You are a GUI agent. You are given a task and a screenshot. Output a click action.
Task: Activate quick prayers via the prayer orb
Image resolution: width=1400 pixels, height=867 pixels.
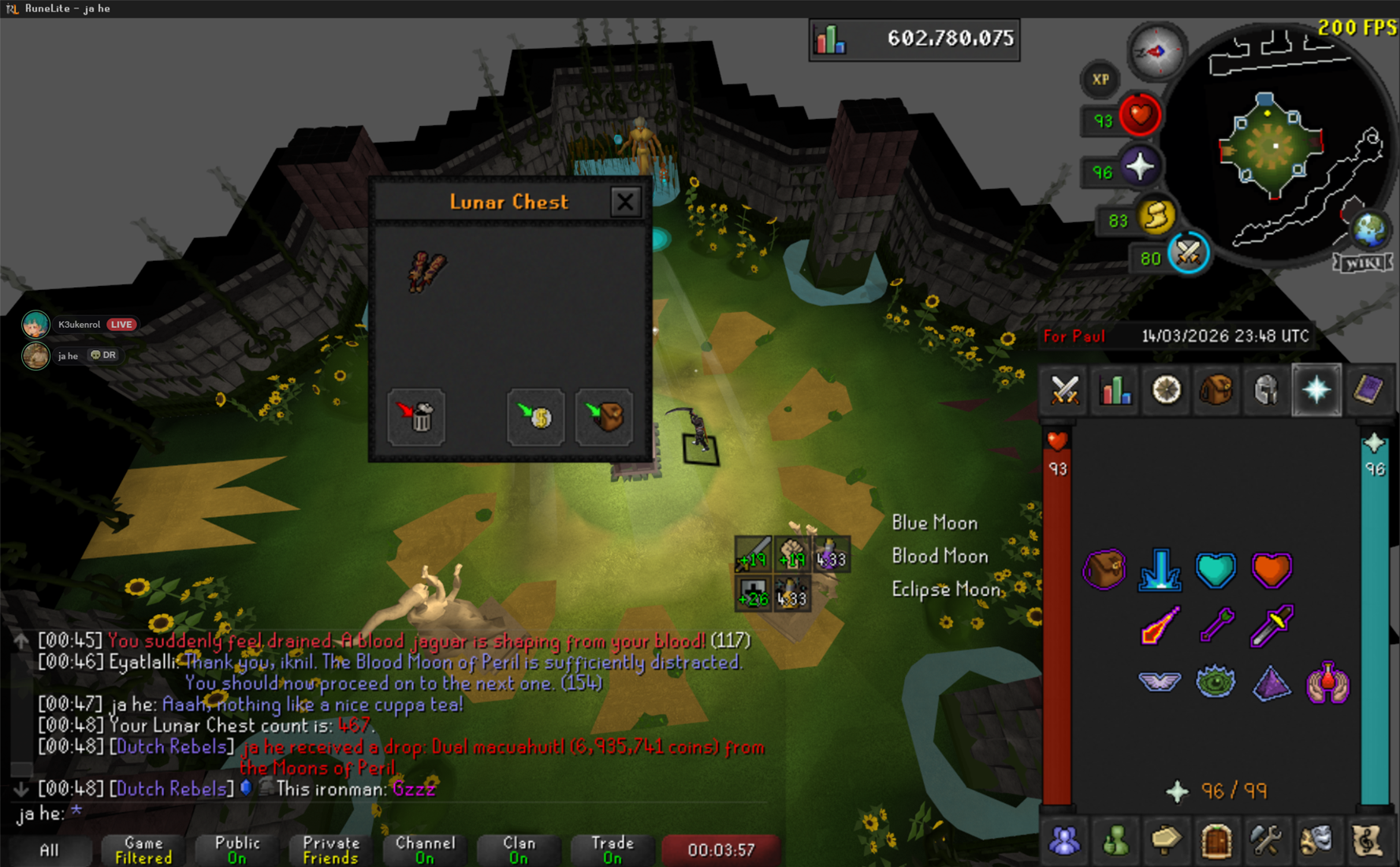1139,168
